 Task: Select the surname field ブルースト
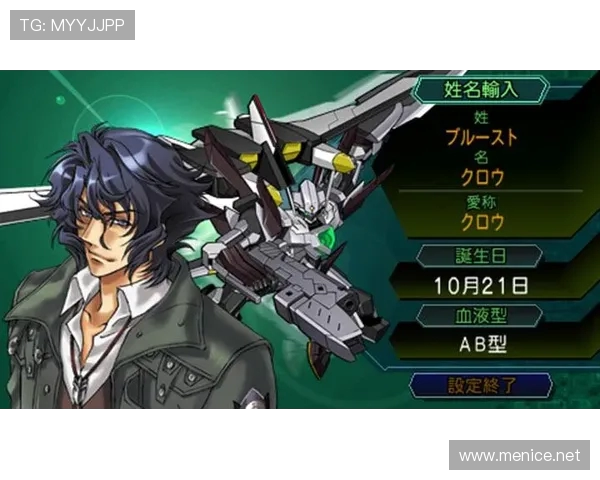click(x=481, y=137)
